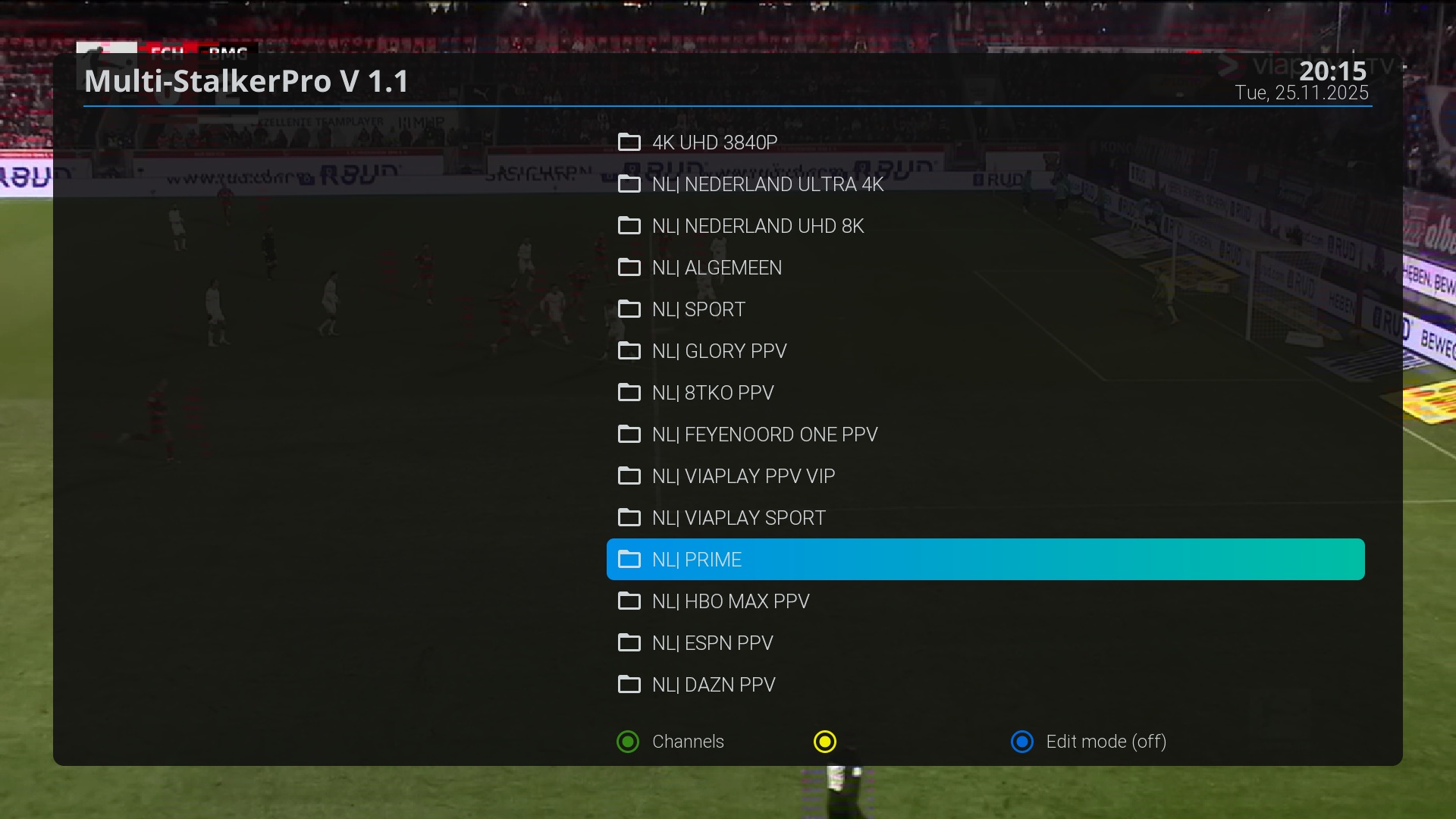Open the NL| SPORT category
Viewport: 1456px width, 819px height.
[698, 309]
